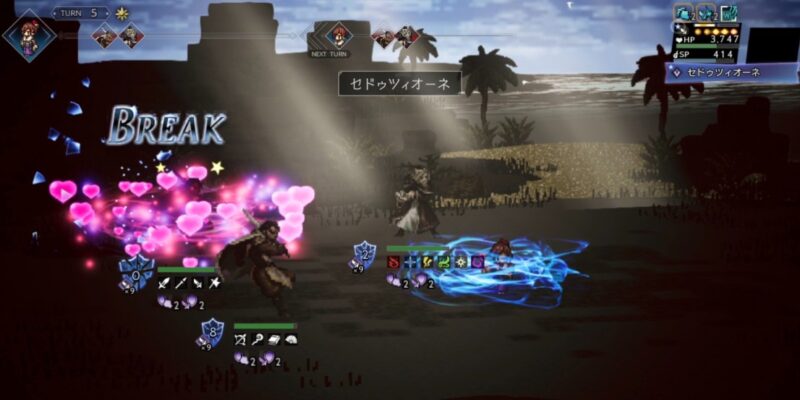
Task: Select the active character portrait beside the turn counter
Action: point(28,35)
